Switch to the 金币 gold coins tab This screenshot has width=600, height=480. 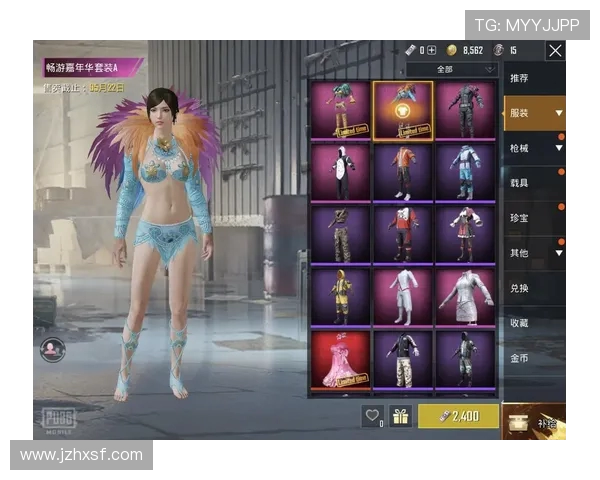click(x=520, y=357)
